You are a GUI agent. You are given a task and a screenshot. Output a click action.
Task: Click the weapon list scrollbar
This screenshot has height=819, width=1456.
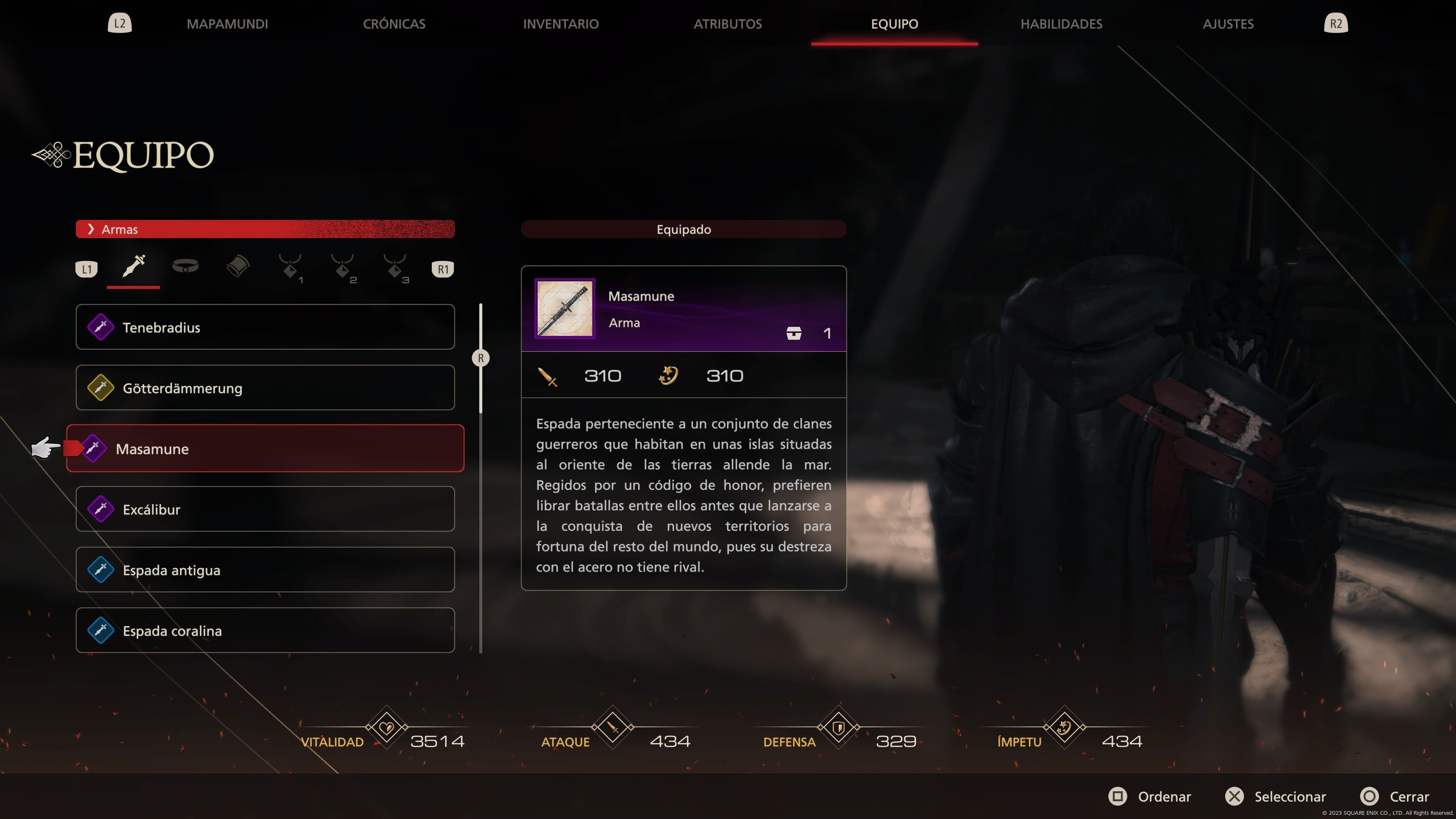tap(481, 358)
